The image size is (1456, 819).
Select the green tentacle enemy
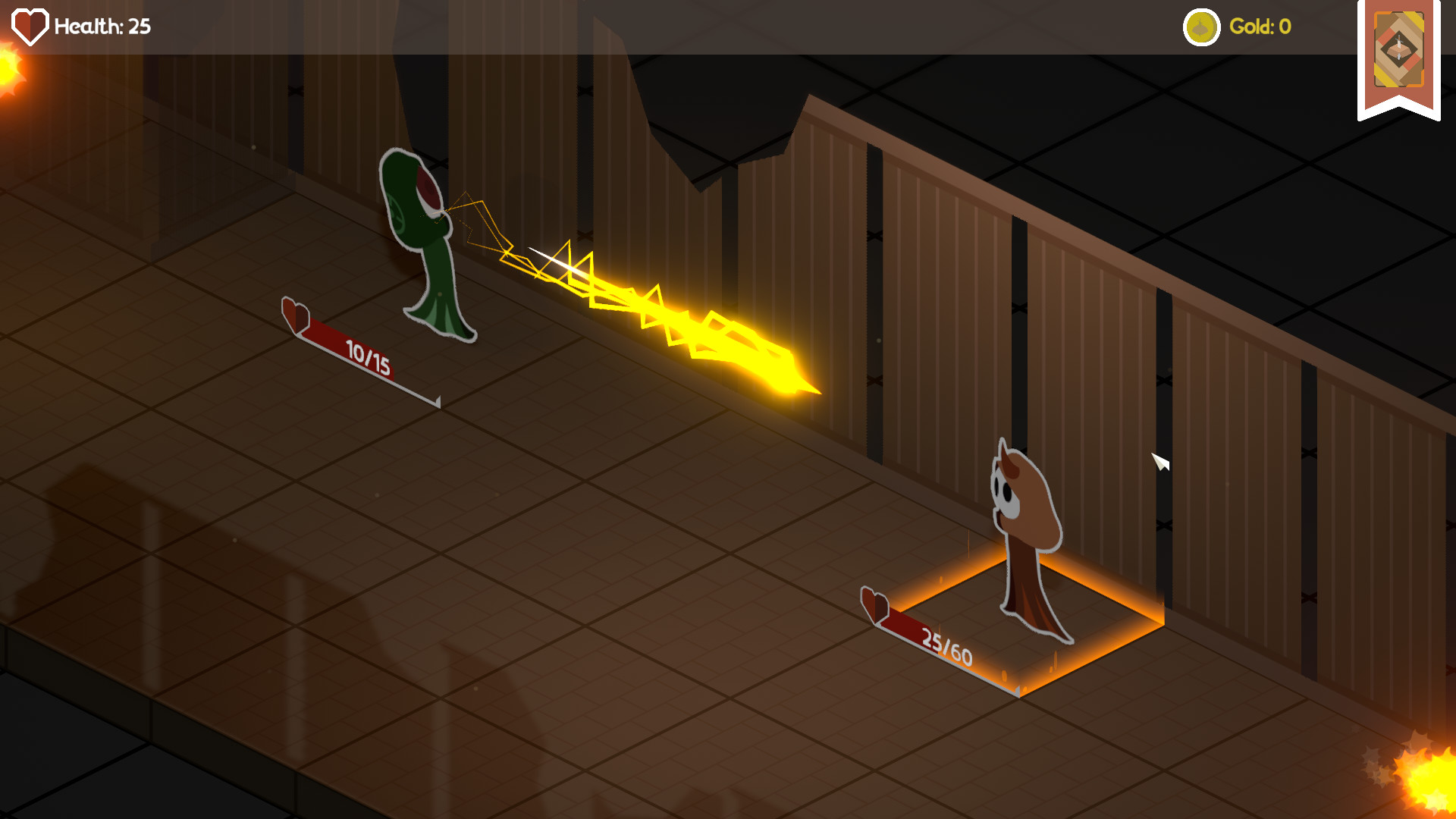pos(425,235)
